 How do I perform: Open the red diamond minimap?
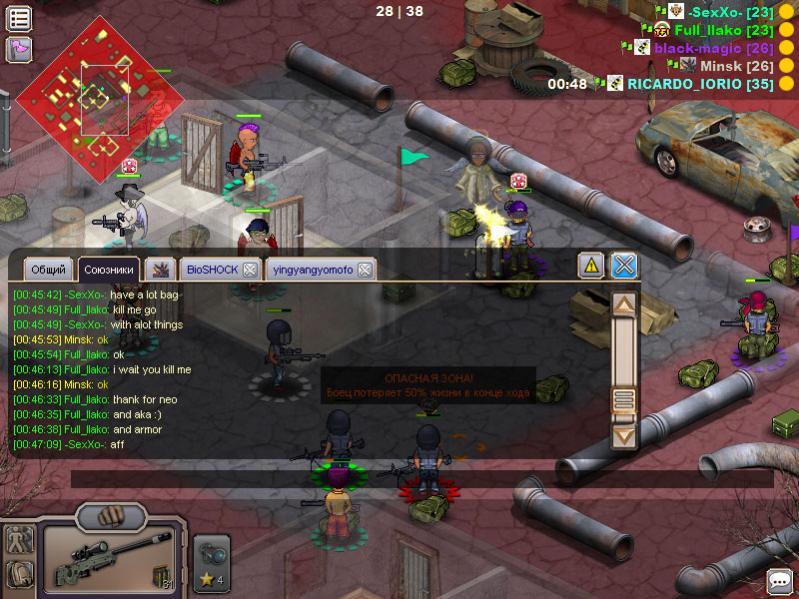click(100, 98)
